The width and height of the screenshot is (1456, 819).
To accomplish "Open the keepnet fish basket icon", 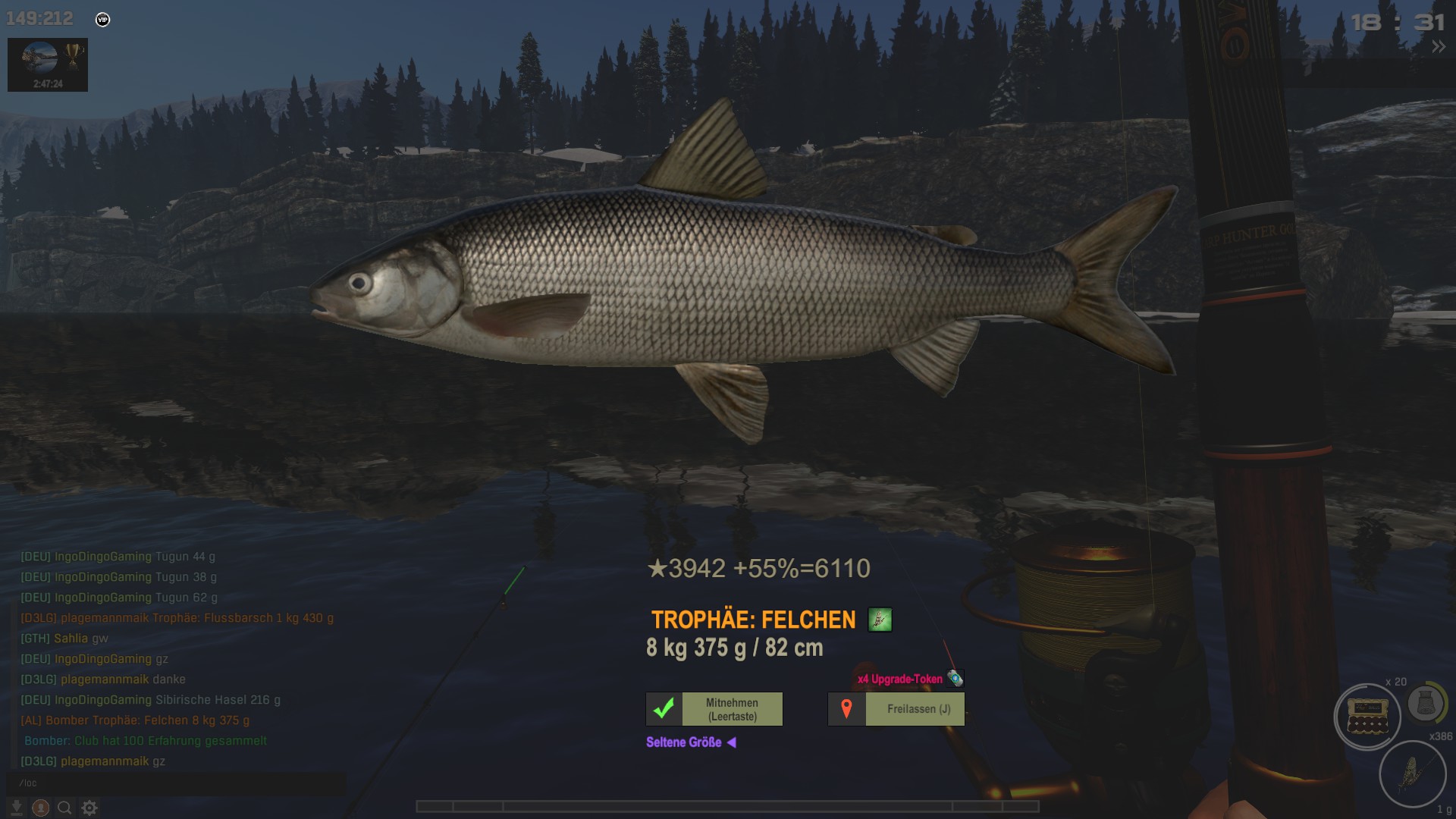I will [x=1426, y=704].
